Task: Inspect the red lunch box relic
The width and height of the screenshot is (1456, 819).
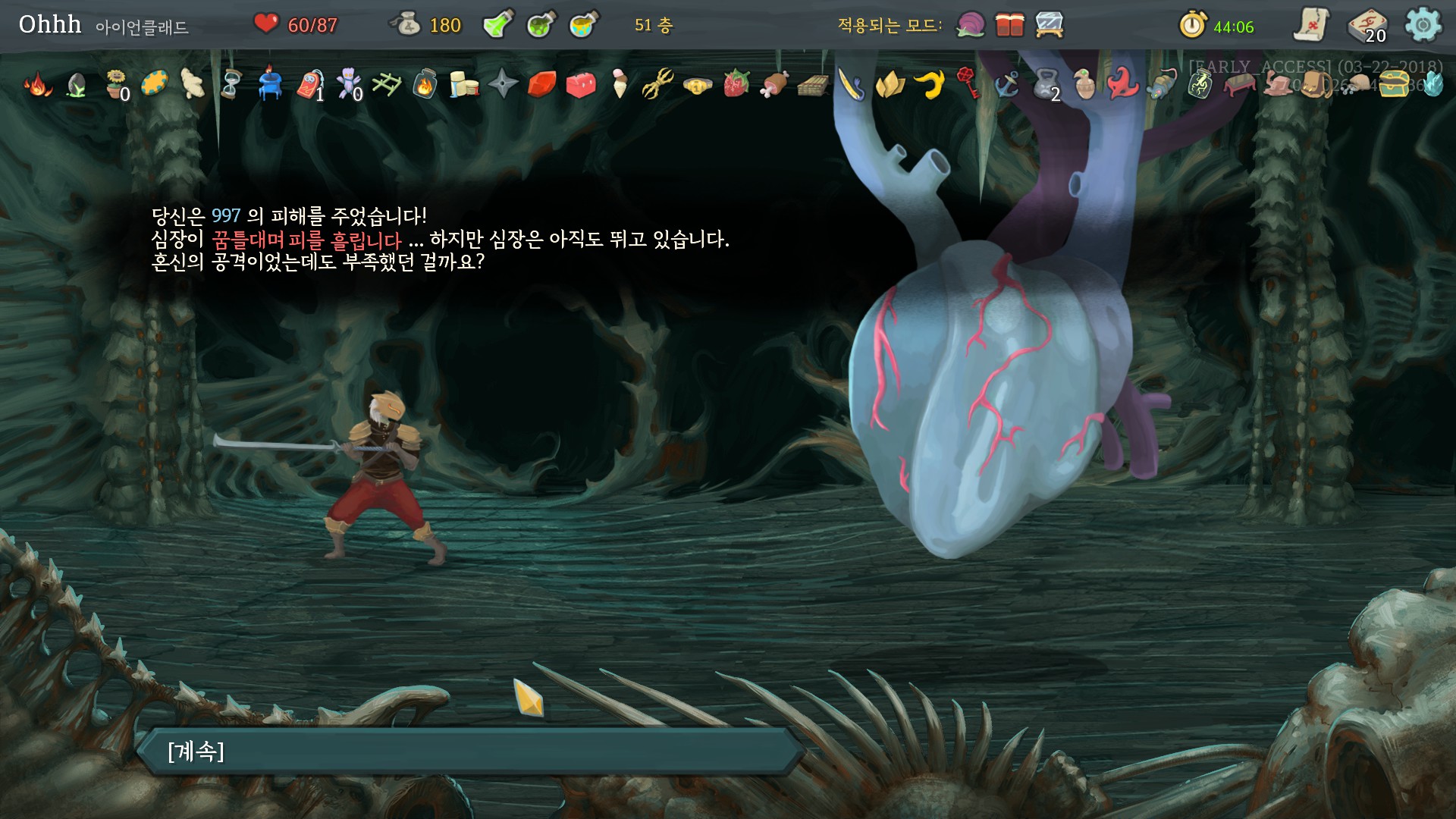Action: pos(581,84)
